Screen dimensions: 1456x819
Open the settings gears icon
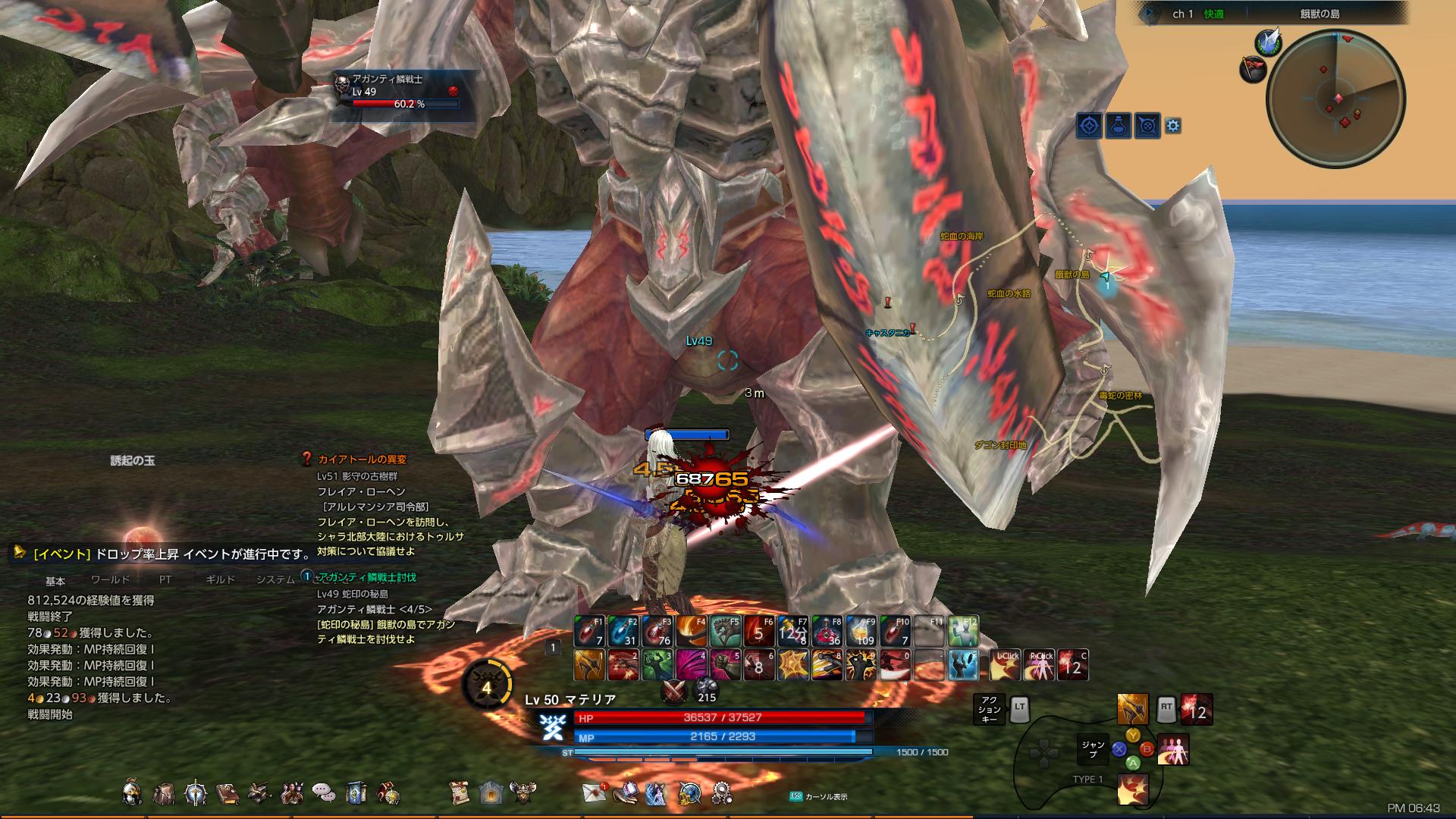(721, 792)
